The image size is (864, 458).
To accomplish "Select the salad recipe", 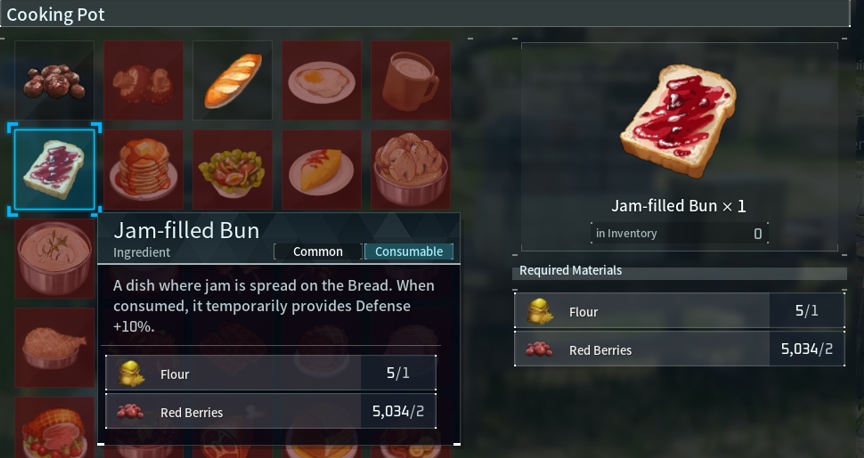I will click(233, 170).
